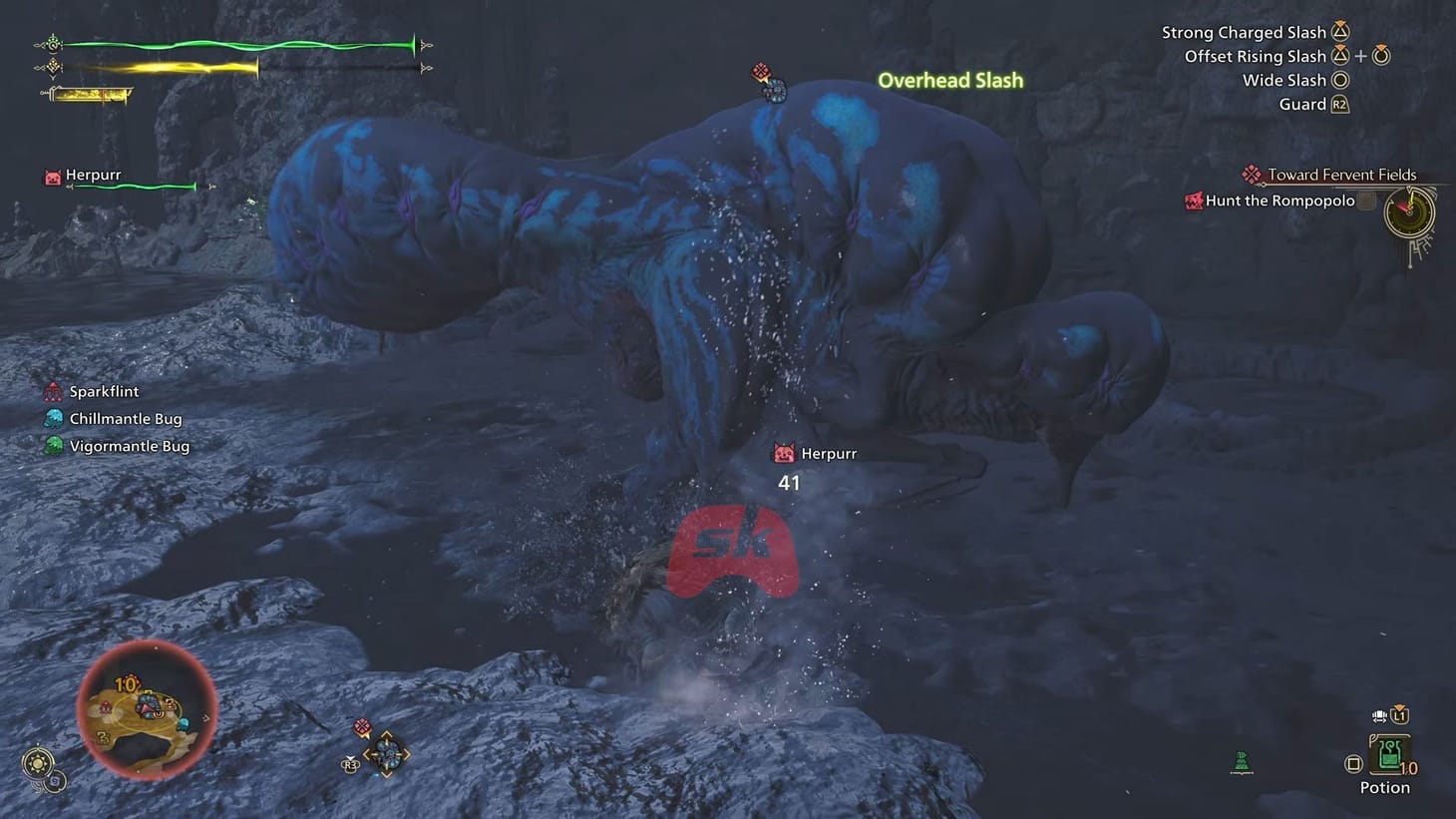The width and height of the screenshot is (1456, 819).
Task: Click the Potion label below the item slot
Action: (x=1385, y=786)
